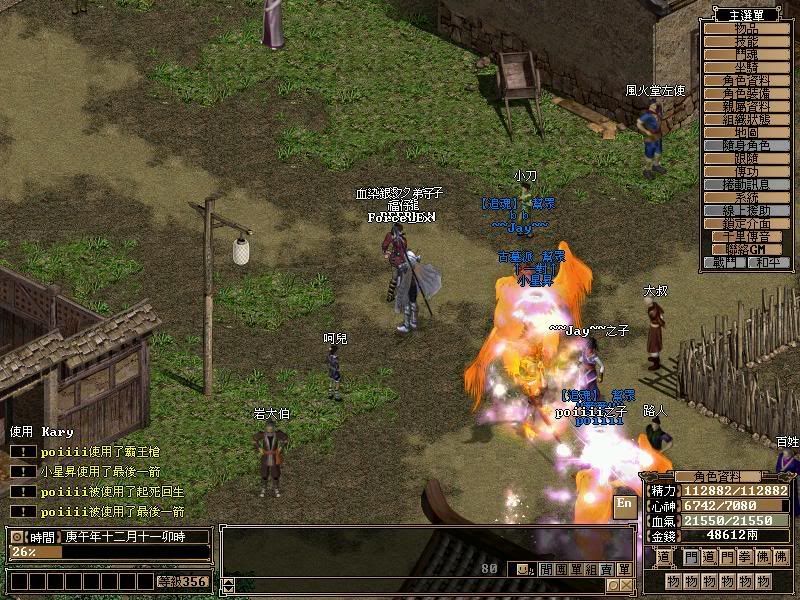Open 角色裝備 character equipment
This screenshot has height=600, width=800.
(x=746, y=93)
